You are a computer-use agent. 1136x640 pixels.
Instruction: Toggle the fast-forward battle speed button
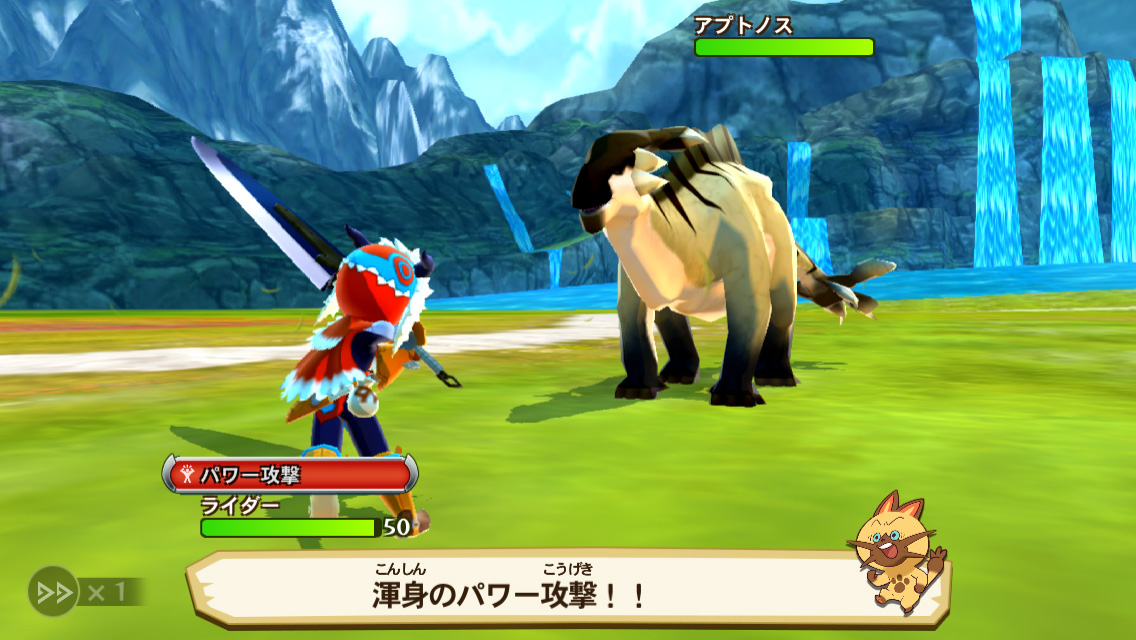[54, 590]
